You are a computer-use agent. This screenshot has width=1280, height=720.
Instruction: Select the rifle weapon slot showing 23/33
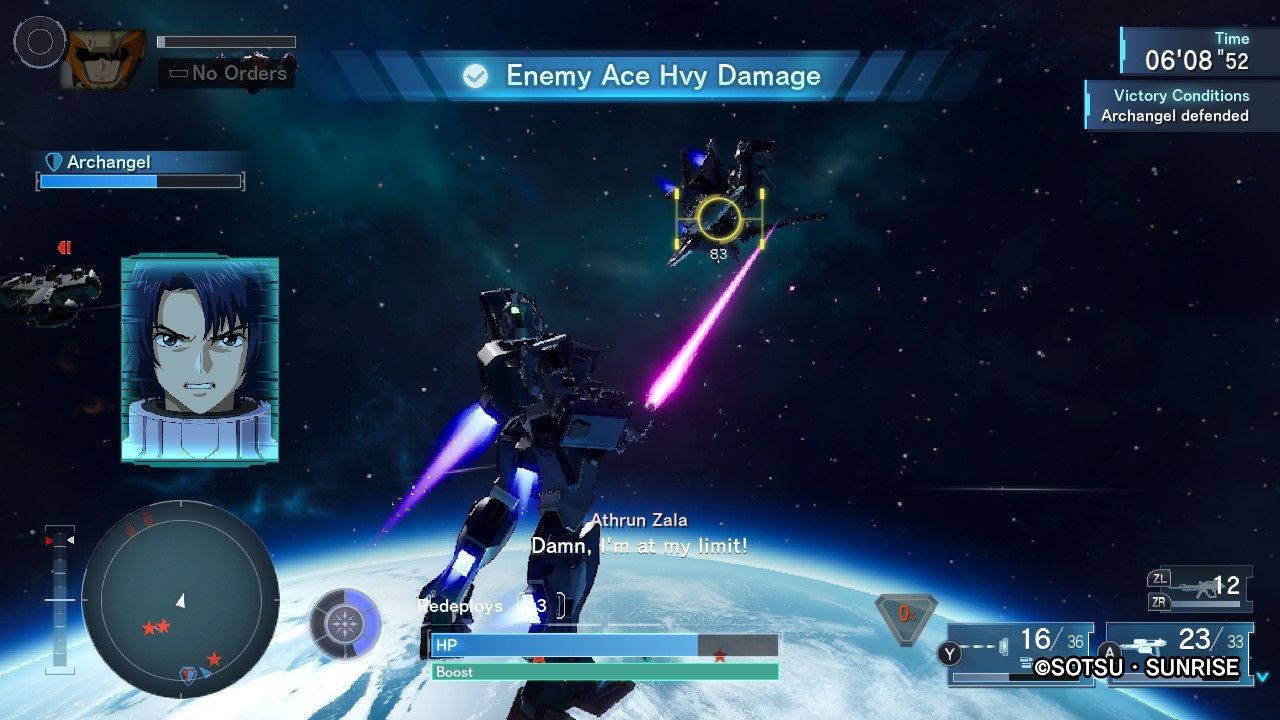click(x=1178, y=652)
